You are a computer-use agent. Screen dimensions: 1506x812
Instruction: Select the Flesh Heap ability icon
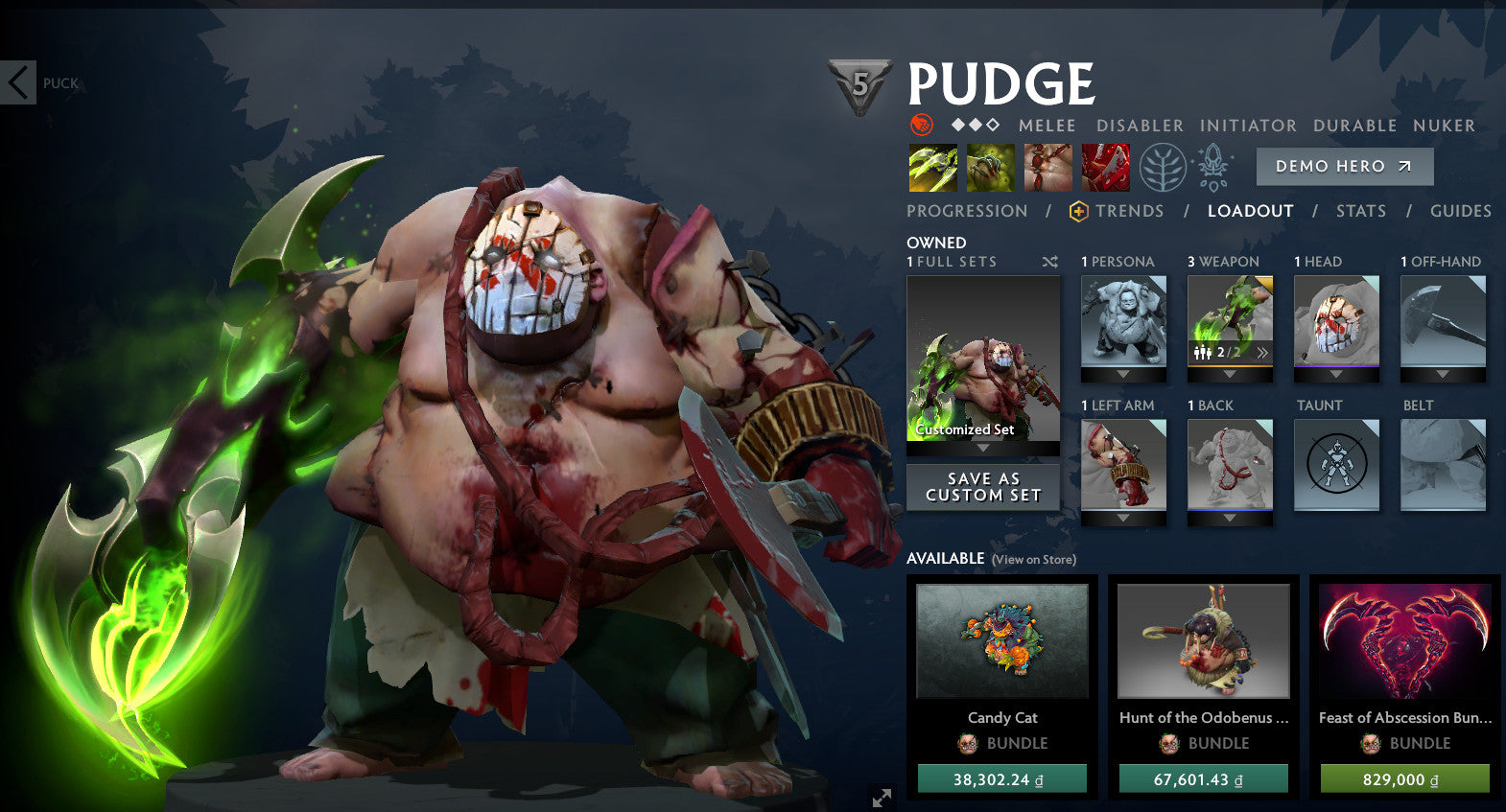1047,166
